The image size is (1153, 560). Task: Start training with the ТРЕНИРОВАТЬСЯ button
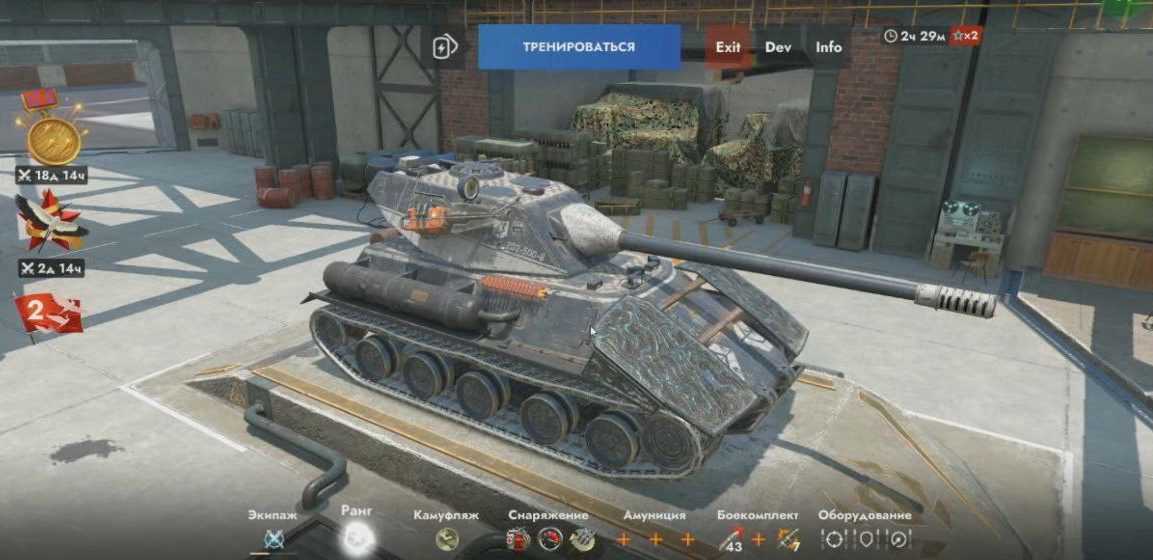click(x=579, y=47)
